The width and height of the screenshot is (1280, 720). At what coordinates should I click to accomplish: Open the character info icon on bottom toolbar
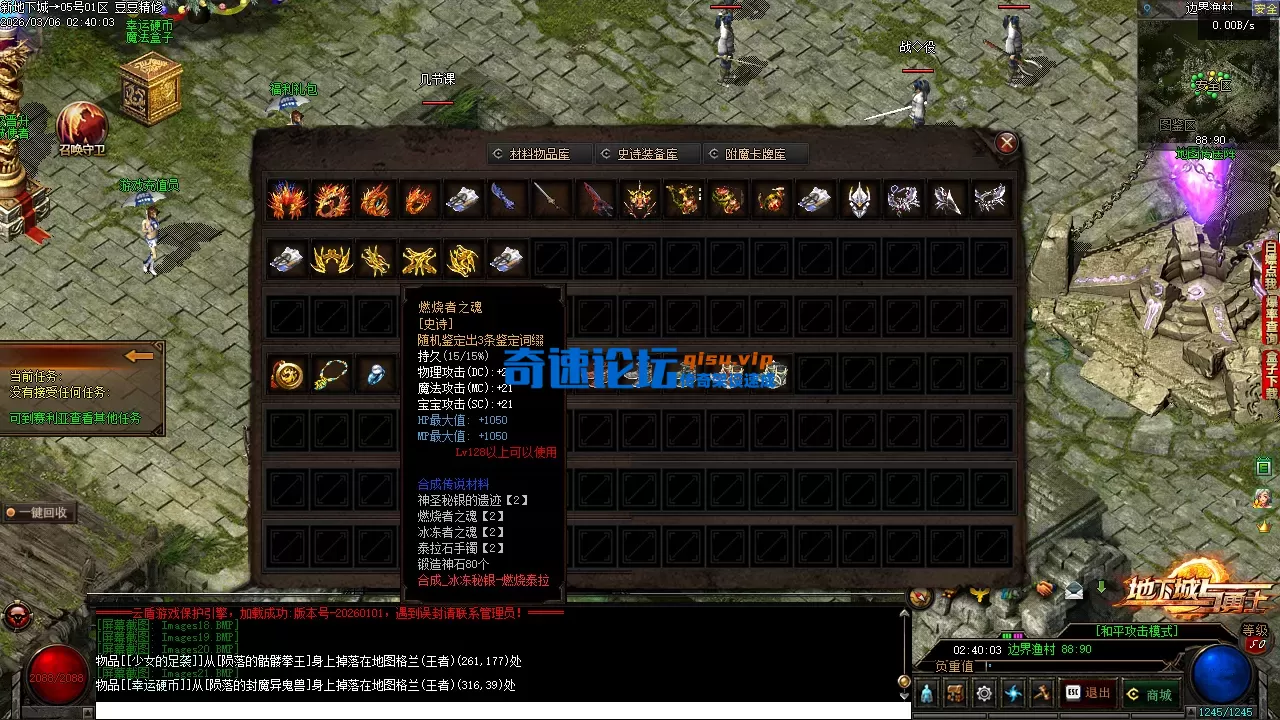coord(925,692)
